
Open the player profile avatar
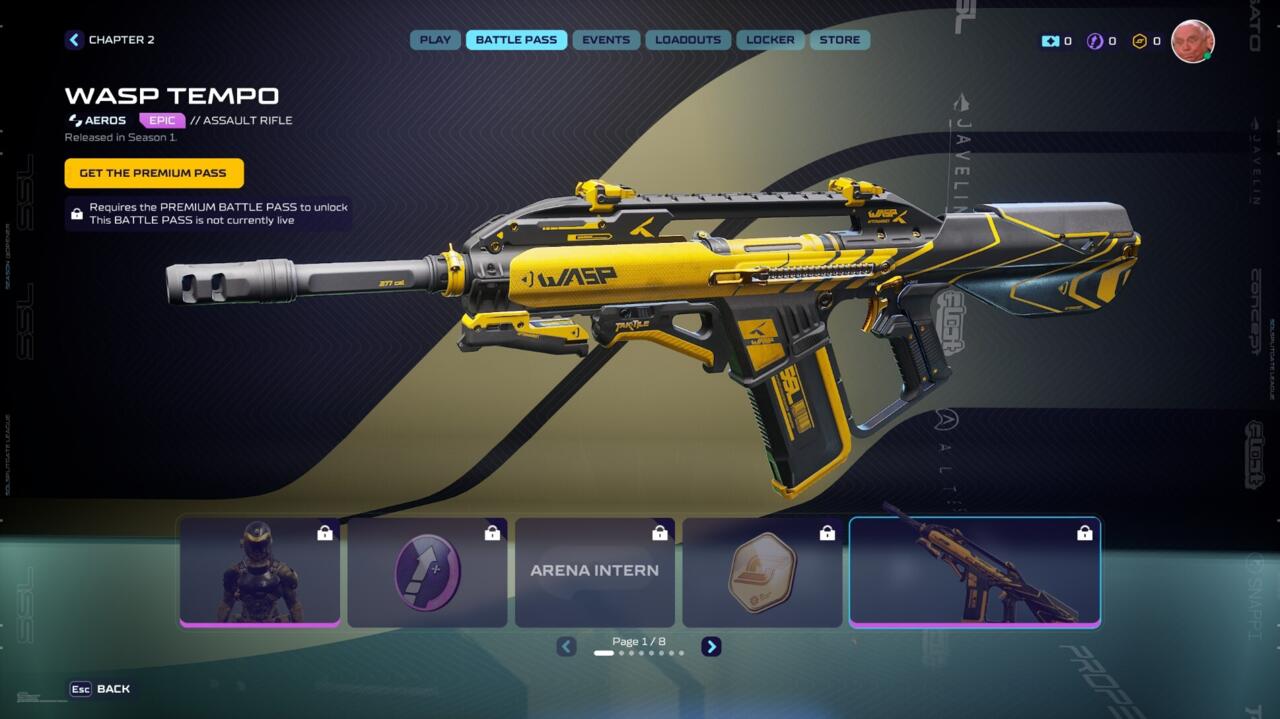(x=1192, y=41)
